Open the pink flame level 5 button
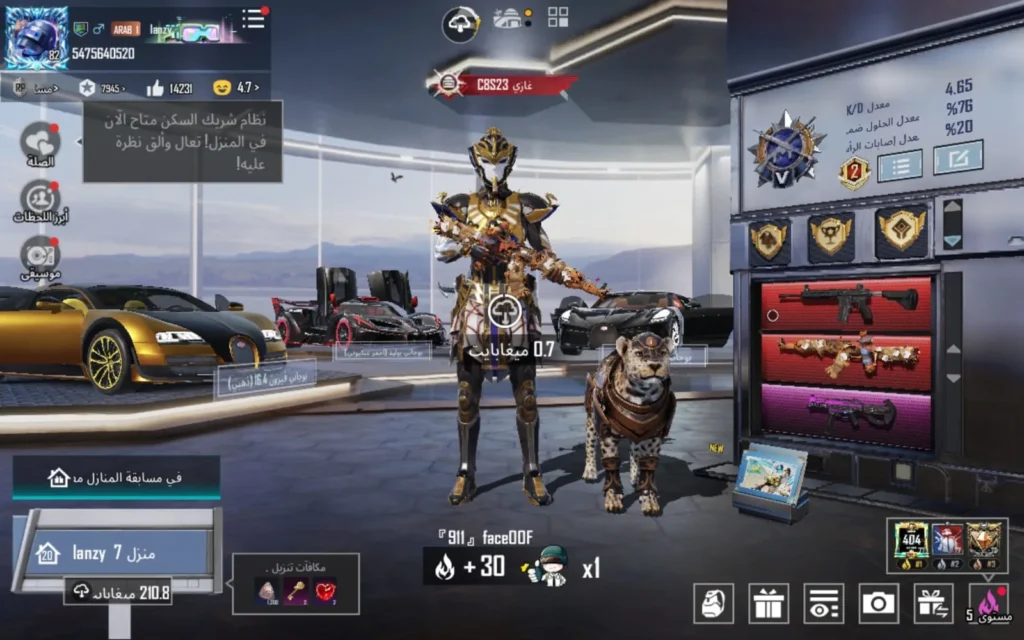Screen dimensions: 1024x640 pos(987,603)
